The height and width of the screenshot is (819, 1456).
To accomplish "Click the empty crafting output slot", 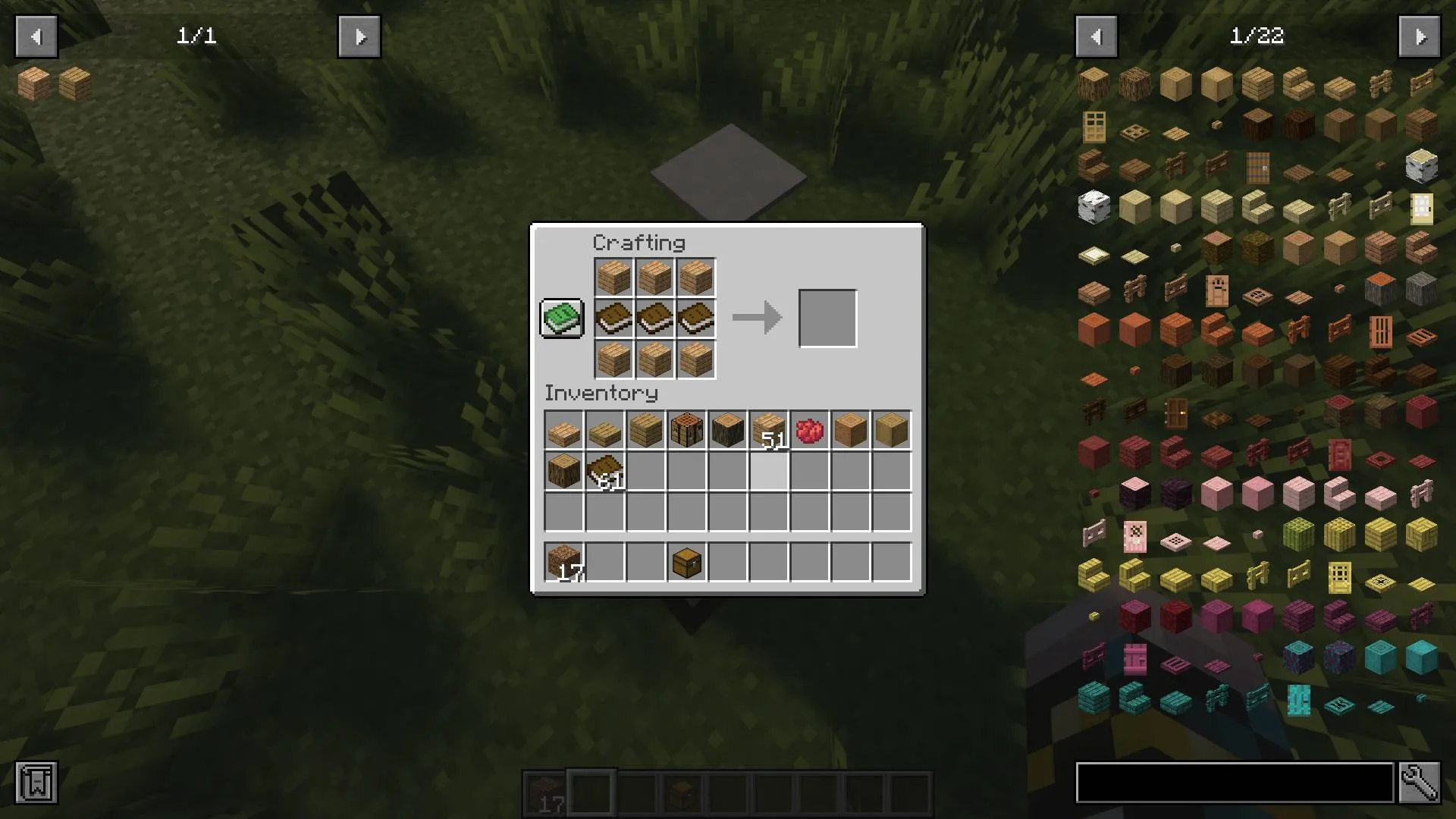I will (827, 318).
